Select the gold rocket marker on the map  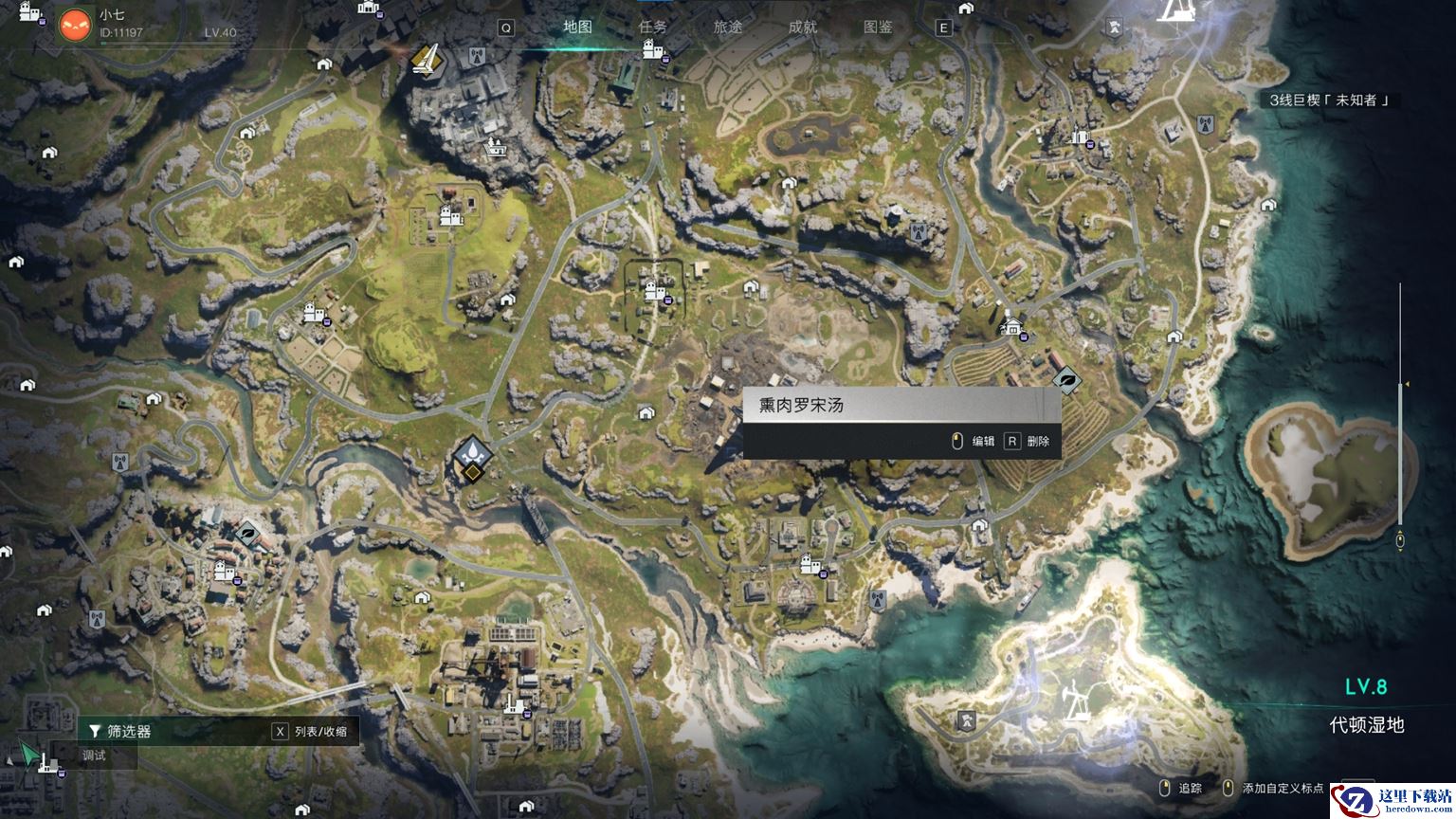click(426, 61)
